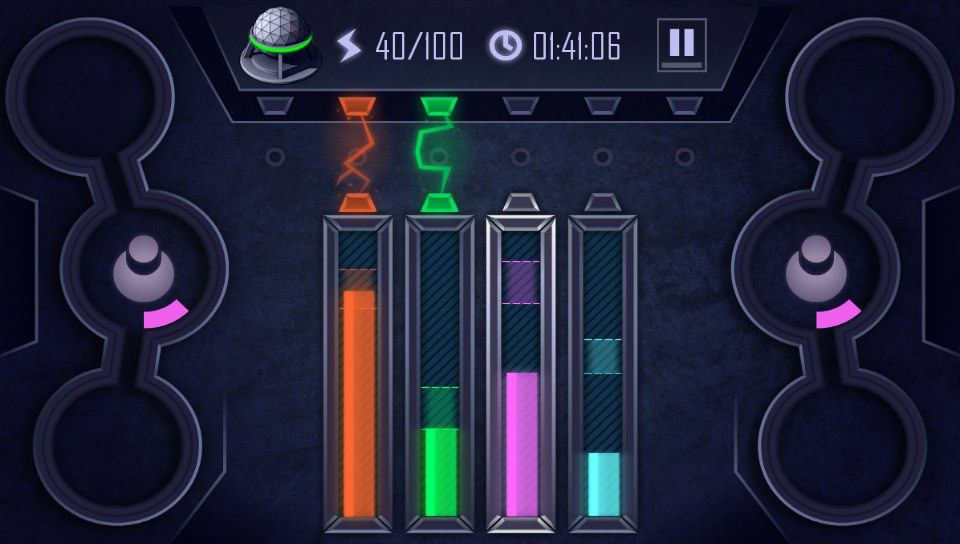The image size is (960, 544).
Task: Select the orange energy tube
Action: click(x=358, y=375)
